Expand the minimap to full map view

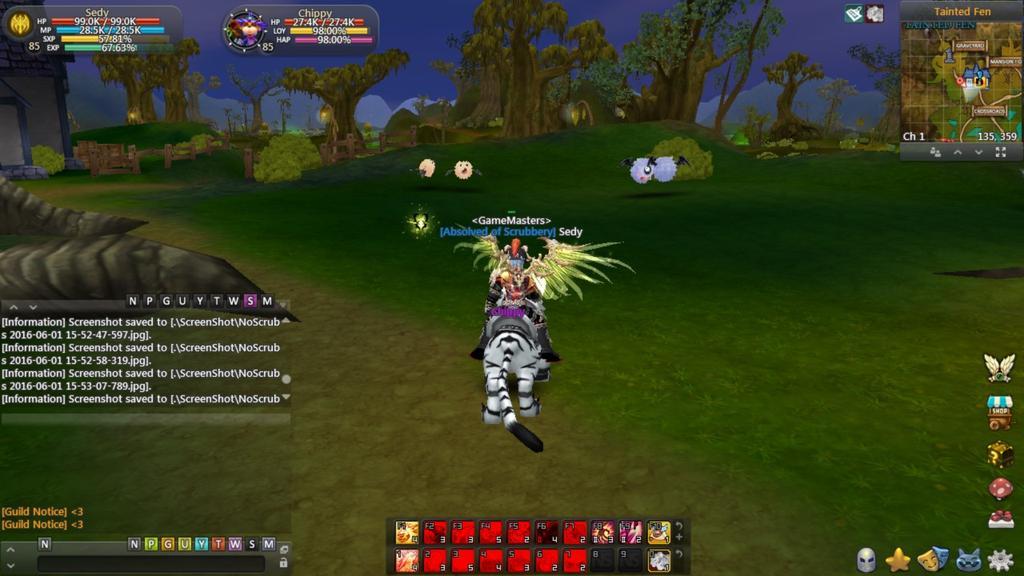click(1000, 153)
